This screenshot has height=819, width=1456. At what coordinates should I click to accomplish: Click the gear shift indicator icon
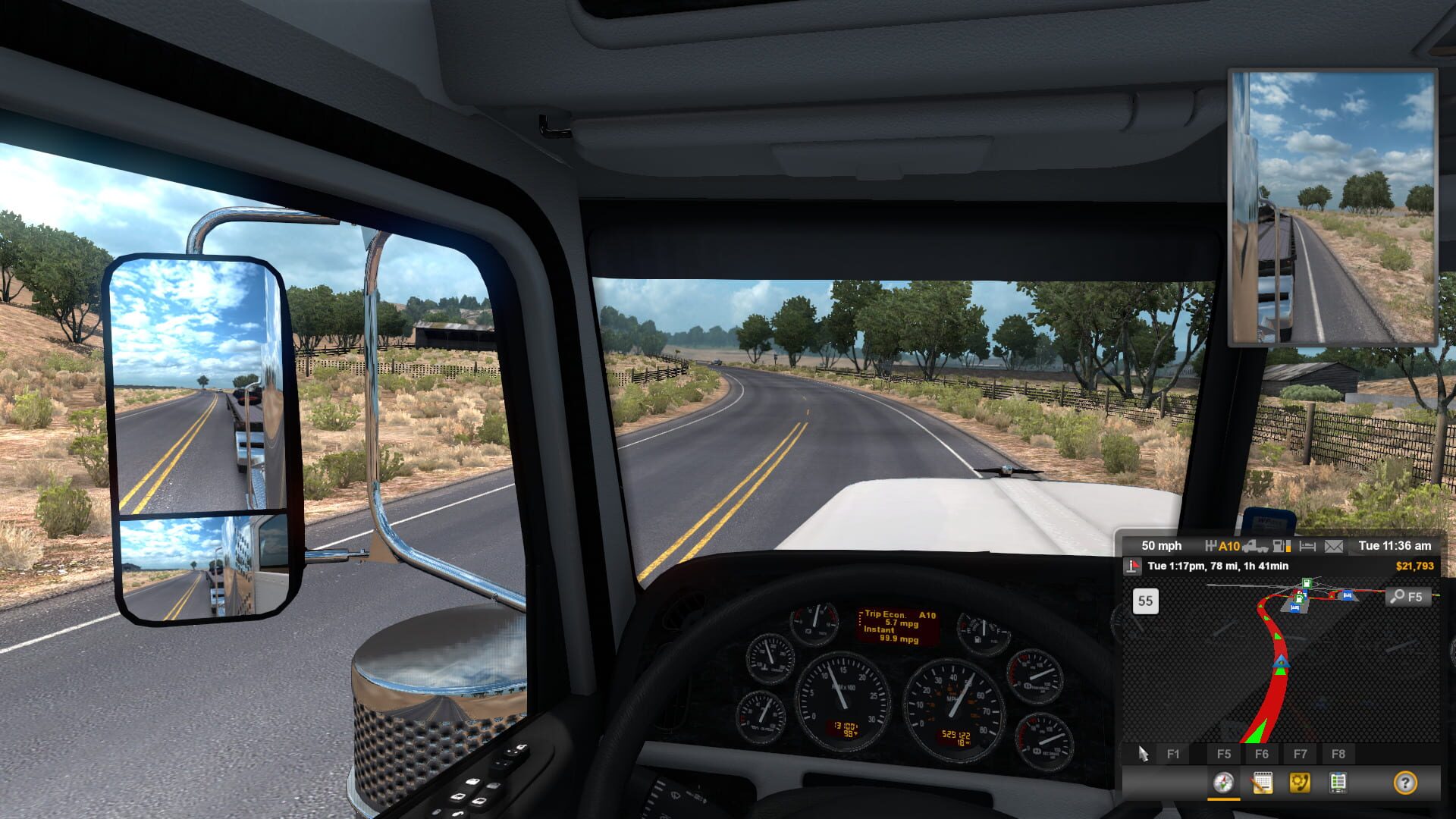point(1211,547)
